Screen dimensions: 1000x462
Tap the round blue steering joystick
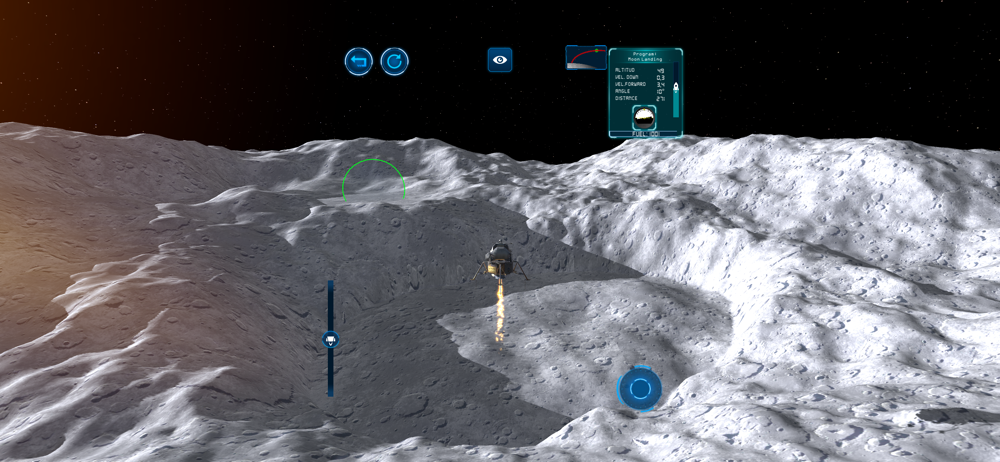point(640,388)
